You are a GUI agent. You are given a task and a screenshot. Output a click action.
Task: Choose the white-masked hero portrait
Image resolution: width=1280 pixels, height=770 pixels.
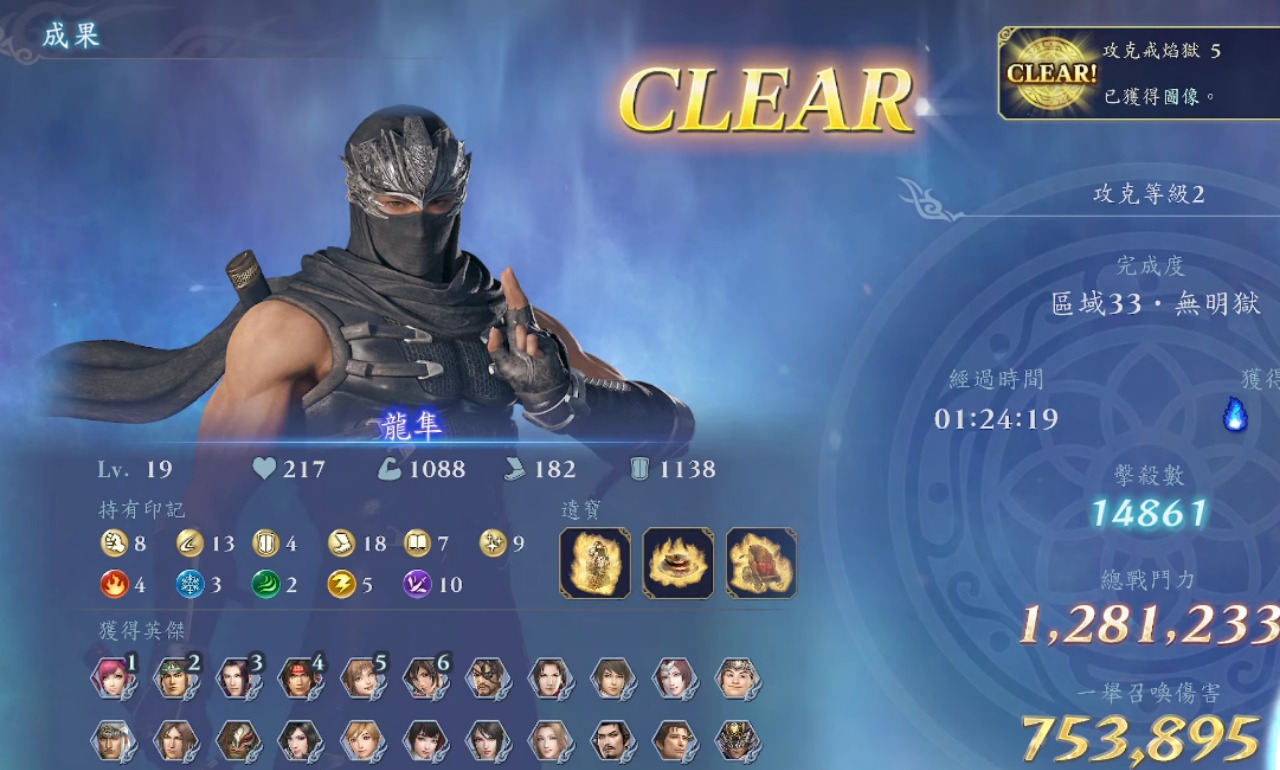(x=236, y=741)
